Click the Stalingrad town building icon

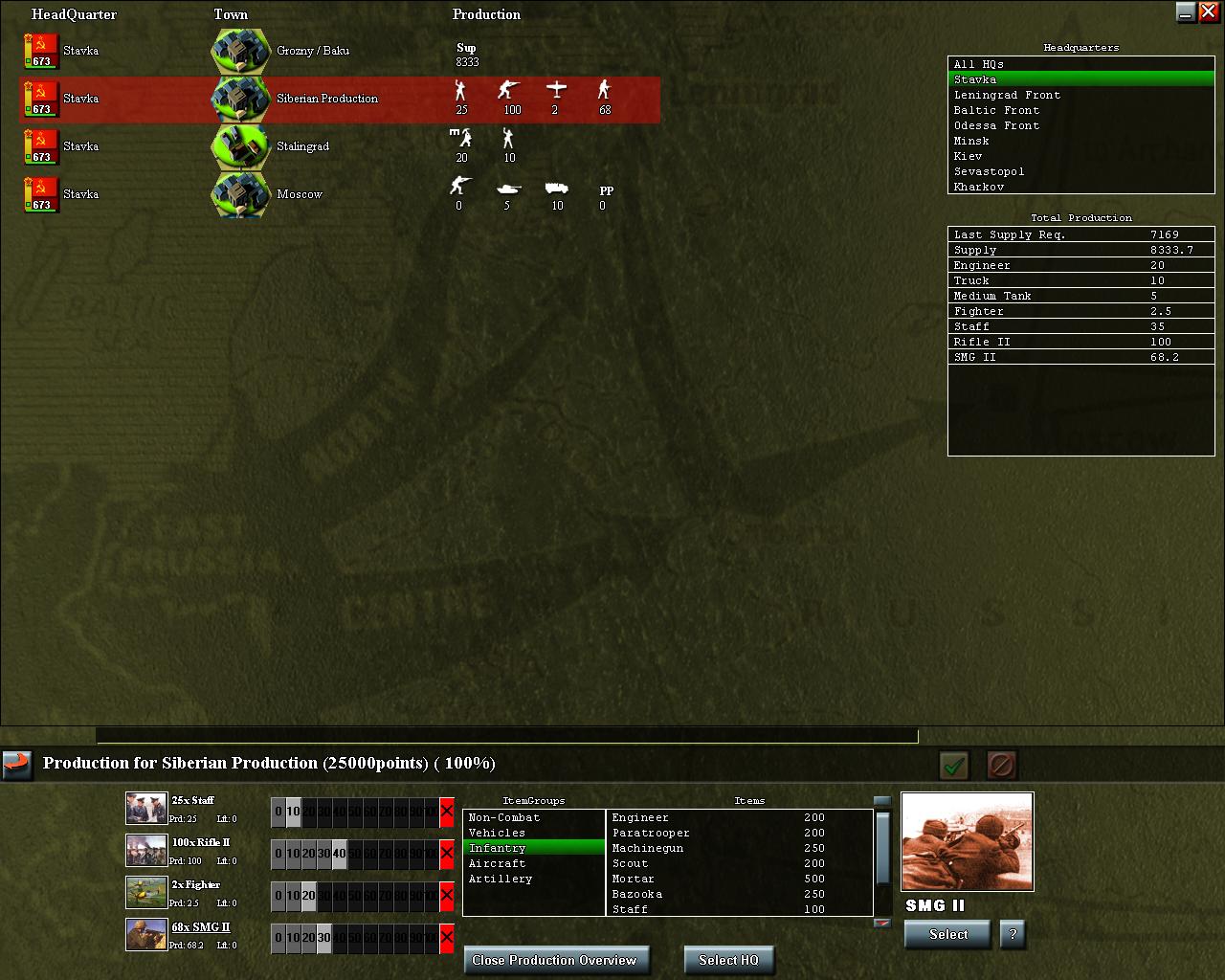pos(238,146)
